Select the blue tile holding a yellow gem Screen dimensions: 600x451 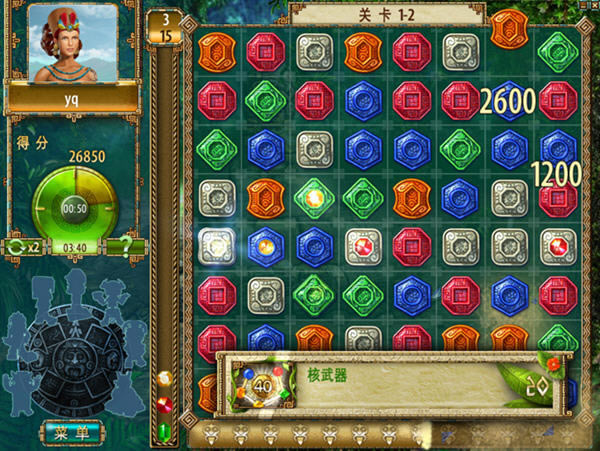tap(266, 245)
